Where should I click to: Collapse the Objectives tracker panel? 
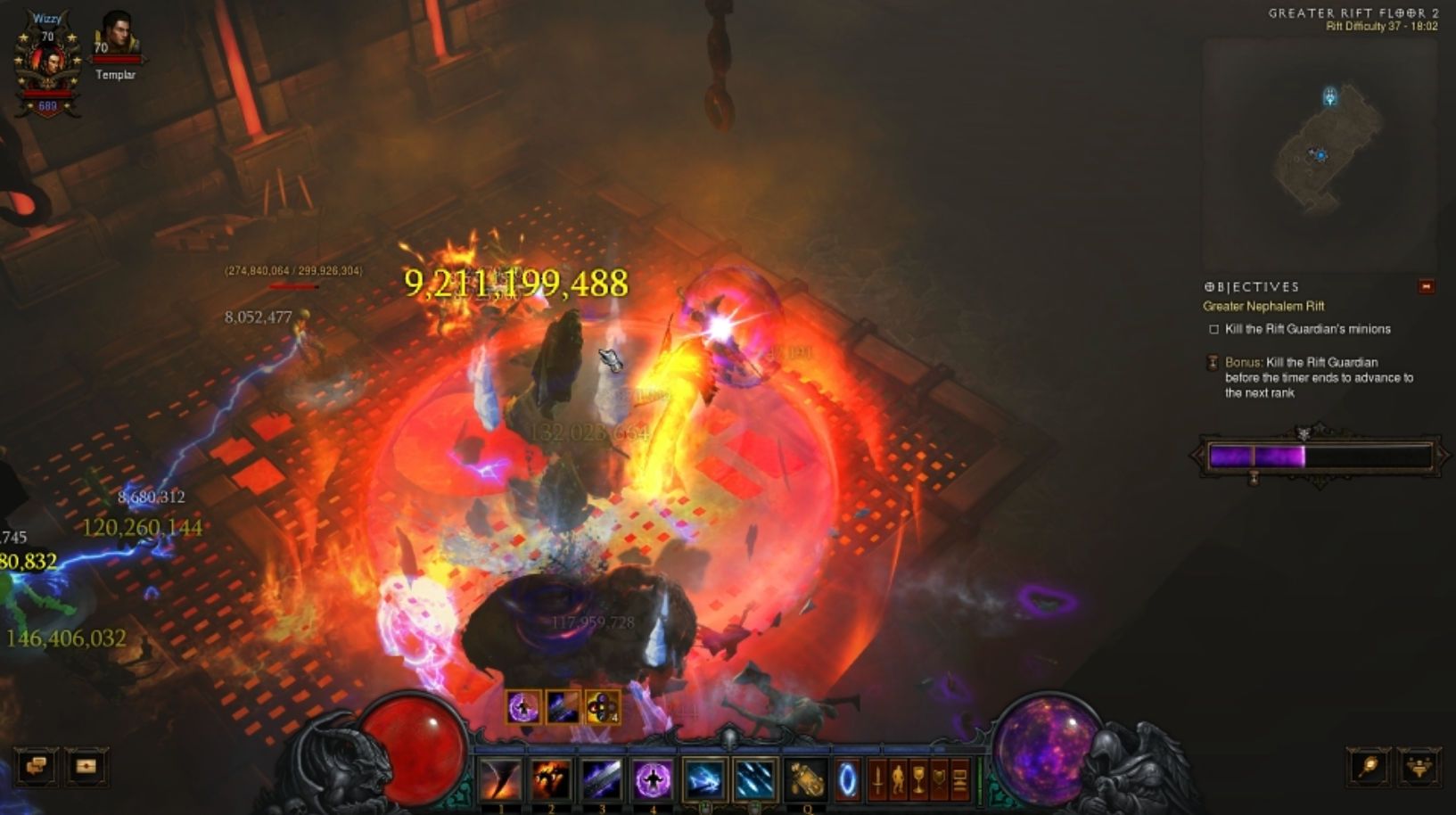point(1427,286)
